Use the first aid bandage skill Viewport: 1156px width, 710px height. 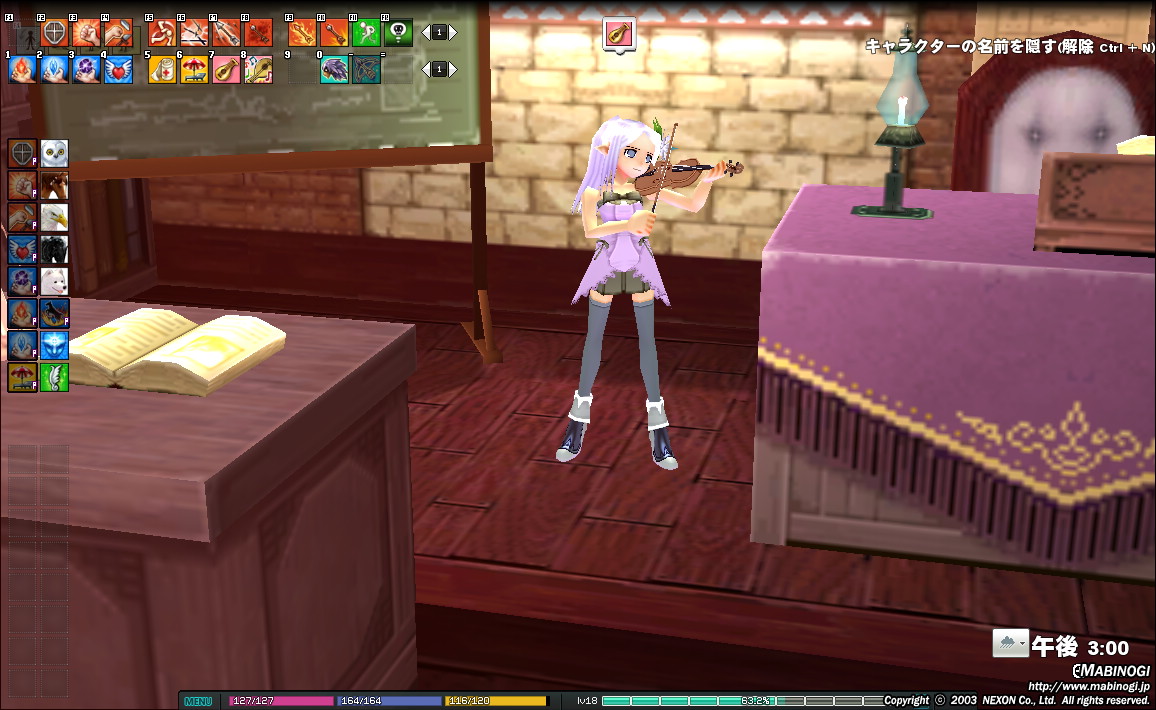coord(162,69)
